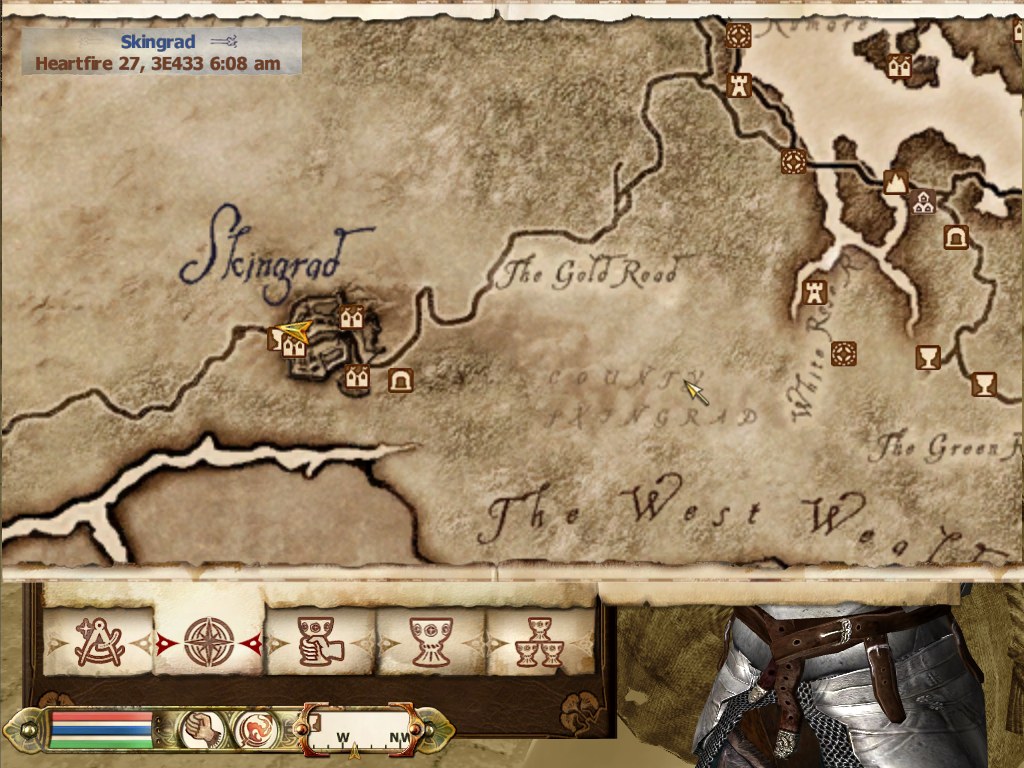Choose the mountain peak map marker
Screen dimensions: 1024x768
(x=895, y=182)
